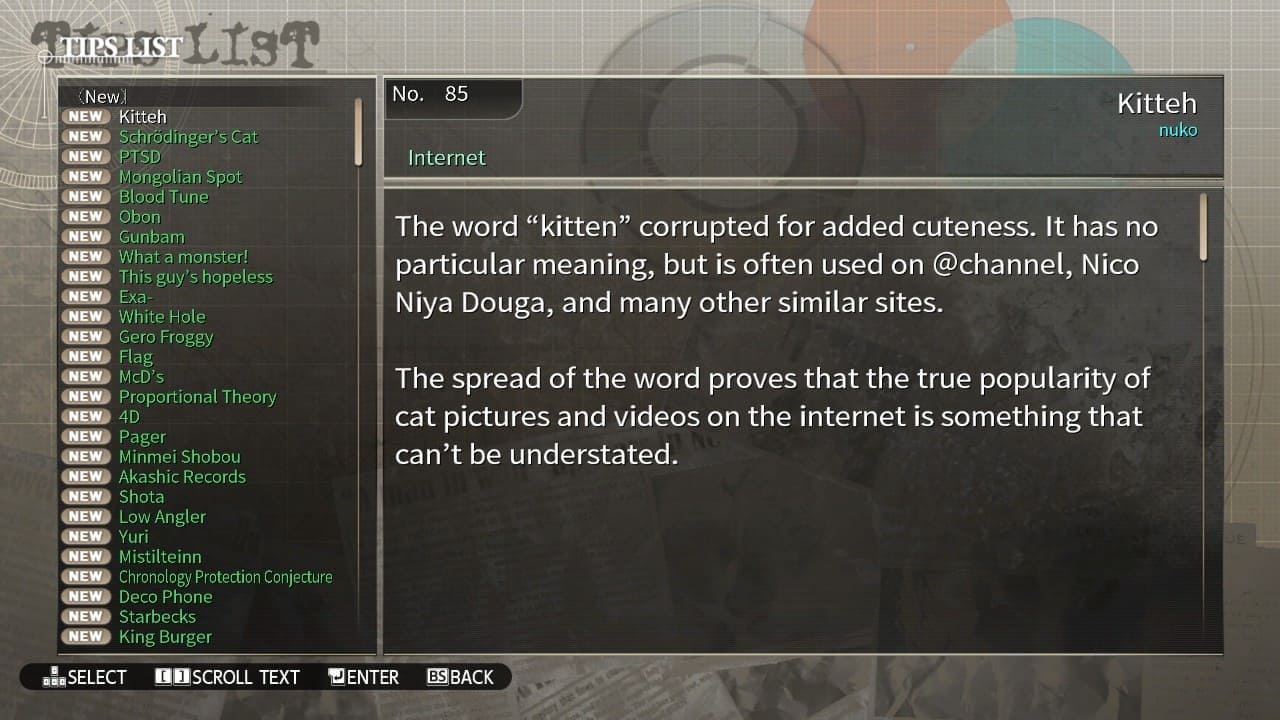Select the Low Angler entry
Viewport: 1280px width, 720px height.
pyautogui.click(x=162, y=517)
